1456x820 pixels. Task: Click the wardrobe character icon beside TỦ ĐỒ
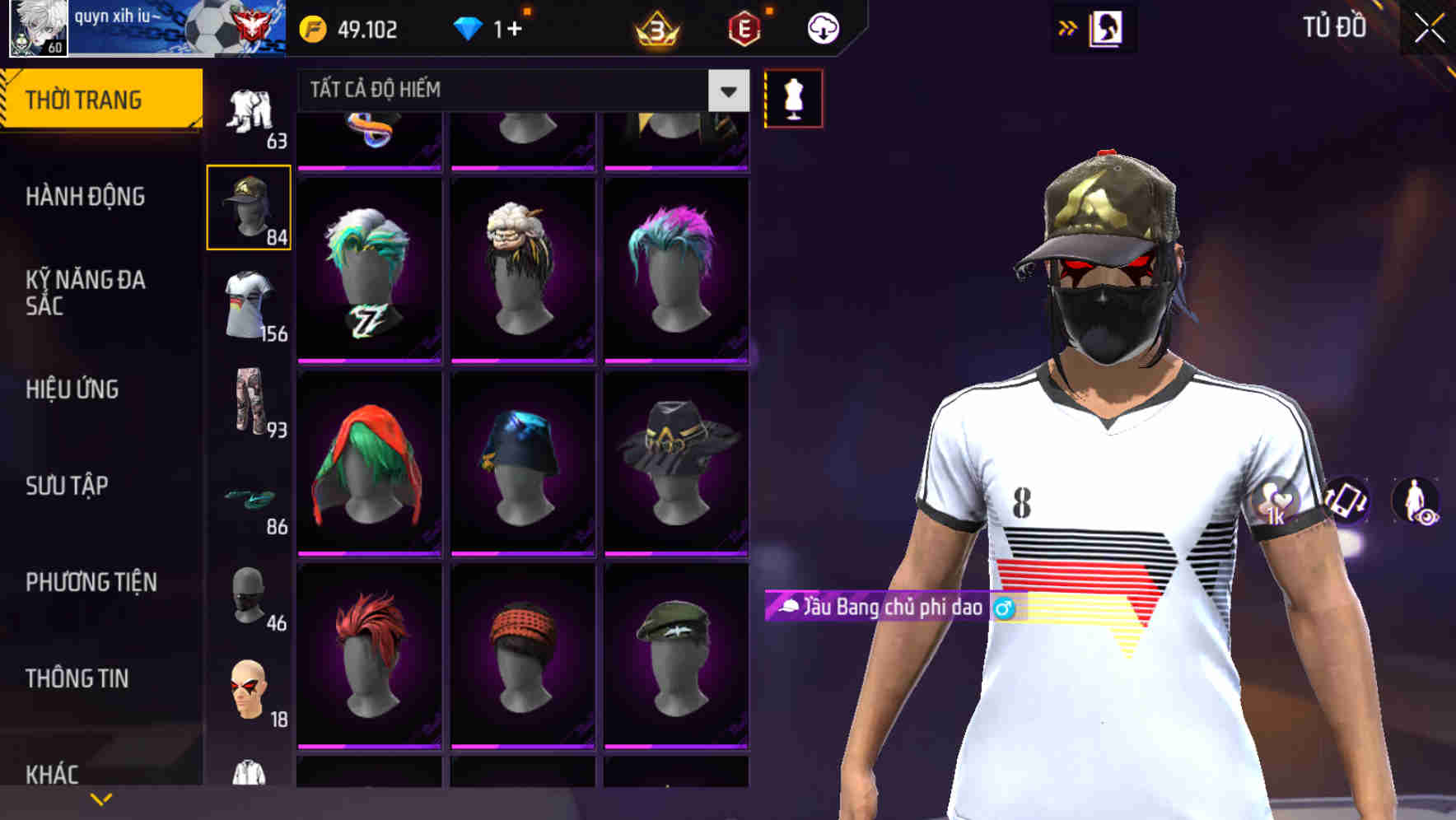click(x=1108, y=27)
